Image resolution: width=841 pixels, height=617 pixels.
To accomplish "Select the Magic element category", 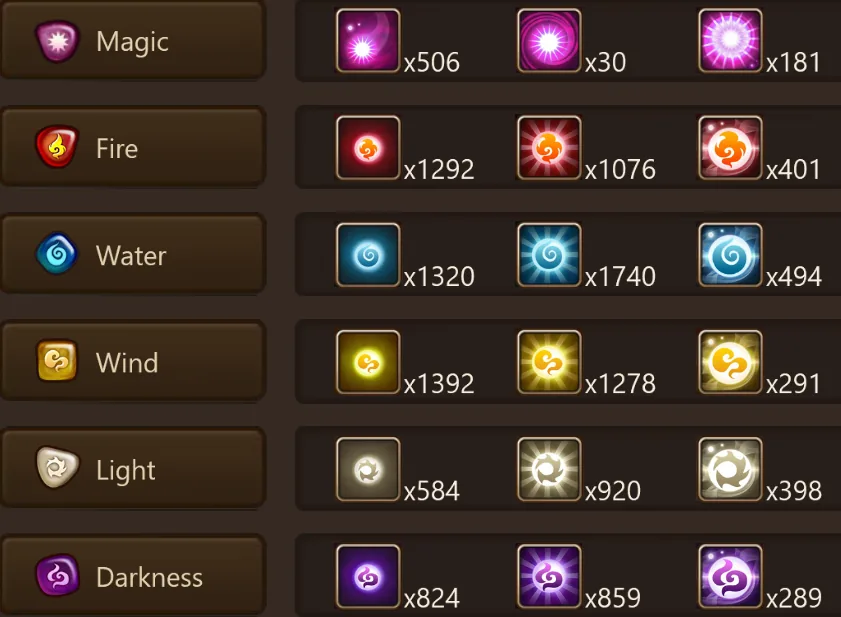I will [x=132, y=42].
